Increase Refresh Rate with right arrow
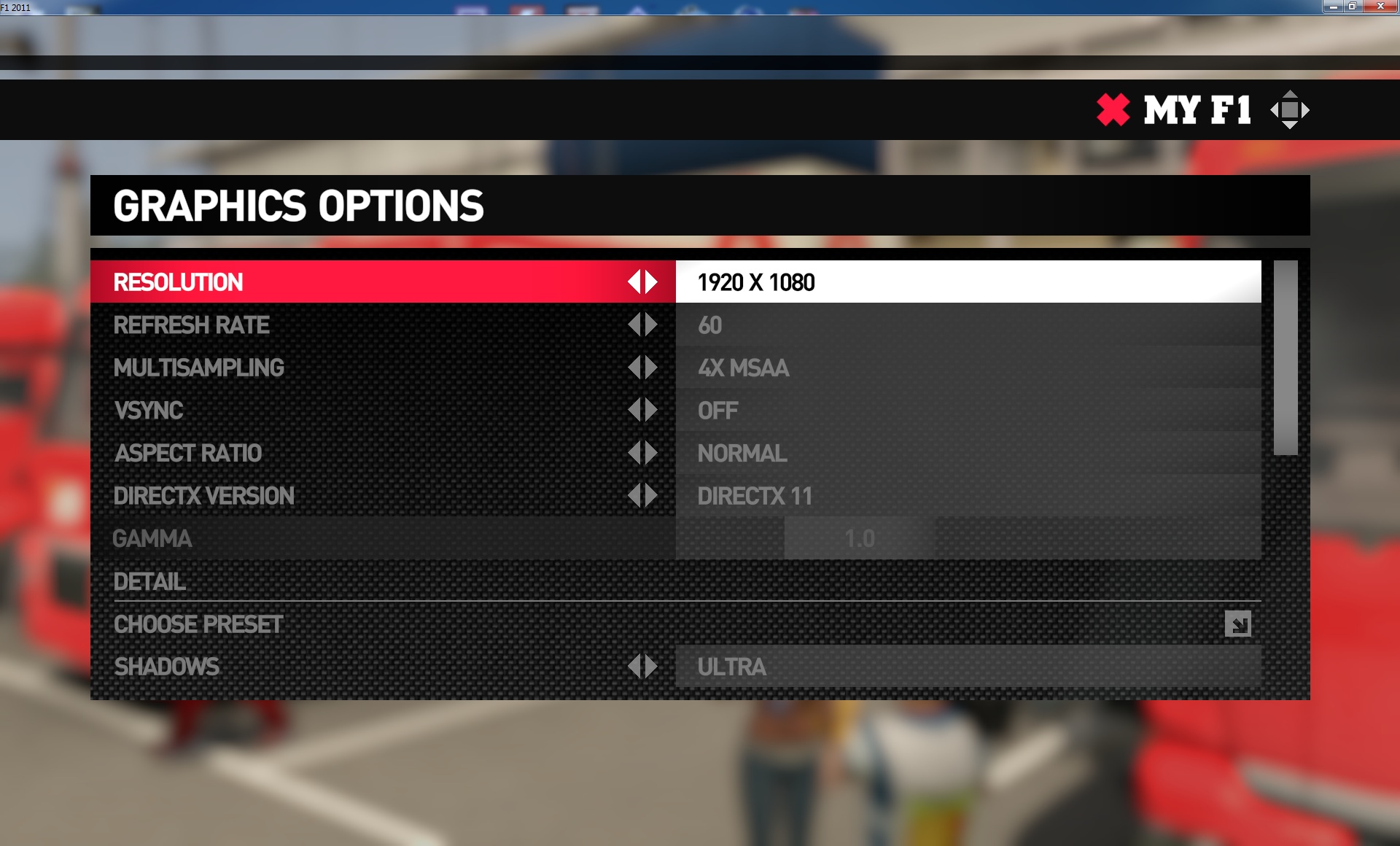This screenshot has width=1400, height=846. (x=651, y=325)
